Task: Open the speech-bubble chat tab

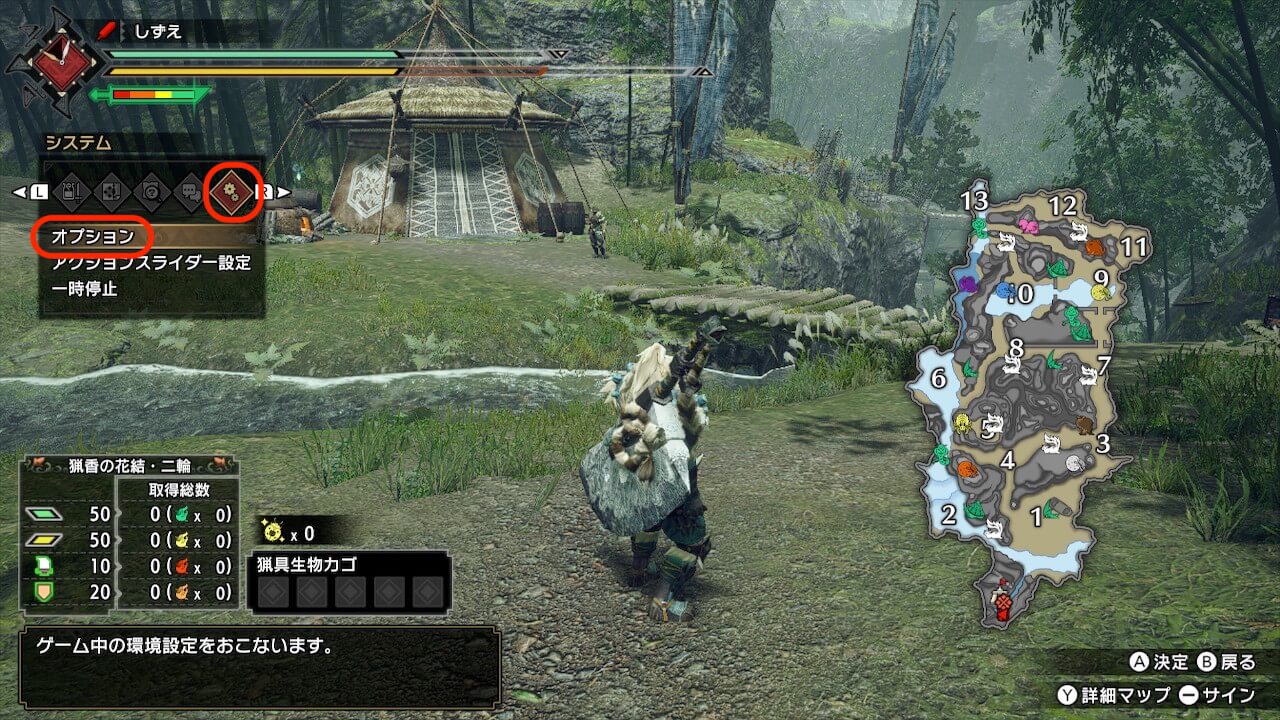Action: (192, 192)
